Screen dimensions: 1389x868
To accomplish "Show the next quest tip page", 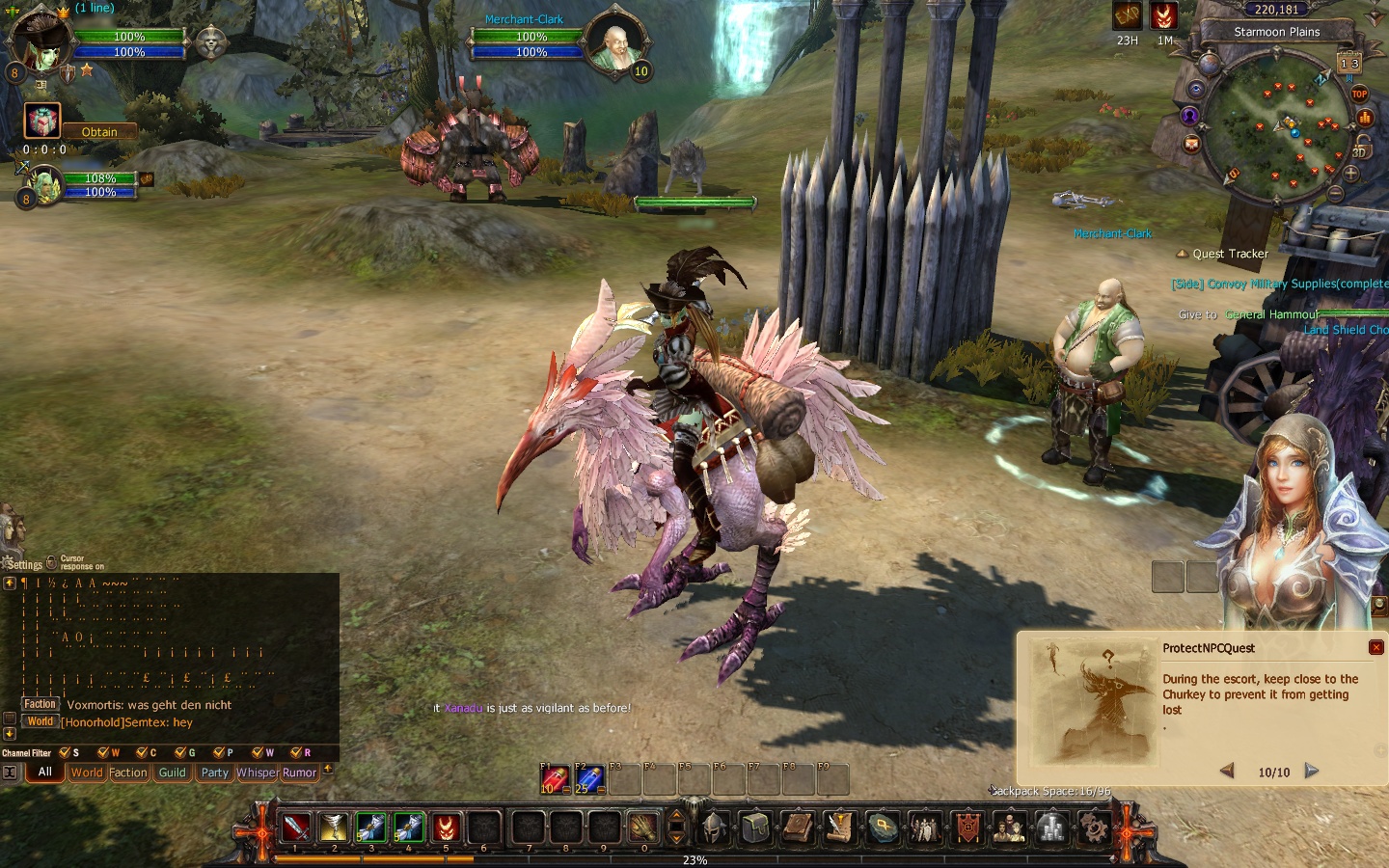I will [x=1312, y=771].
